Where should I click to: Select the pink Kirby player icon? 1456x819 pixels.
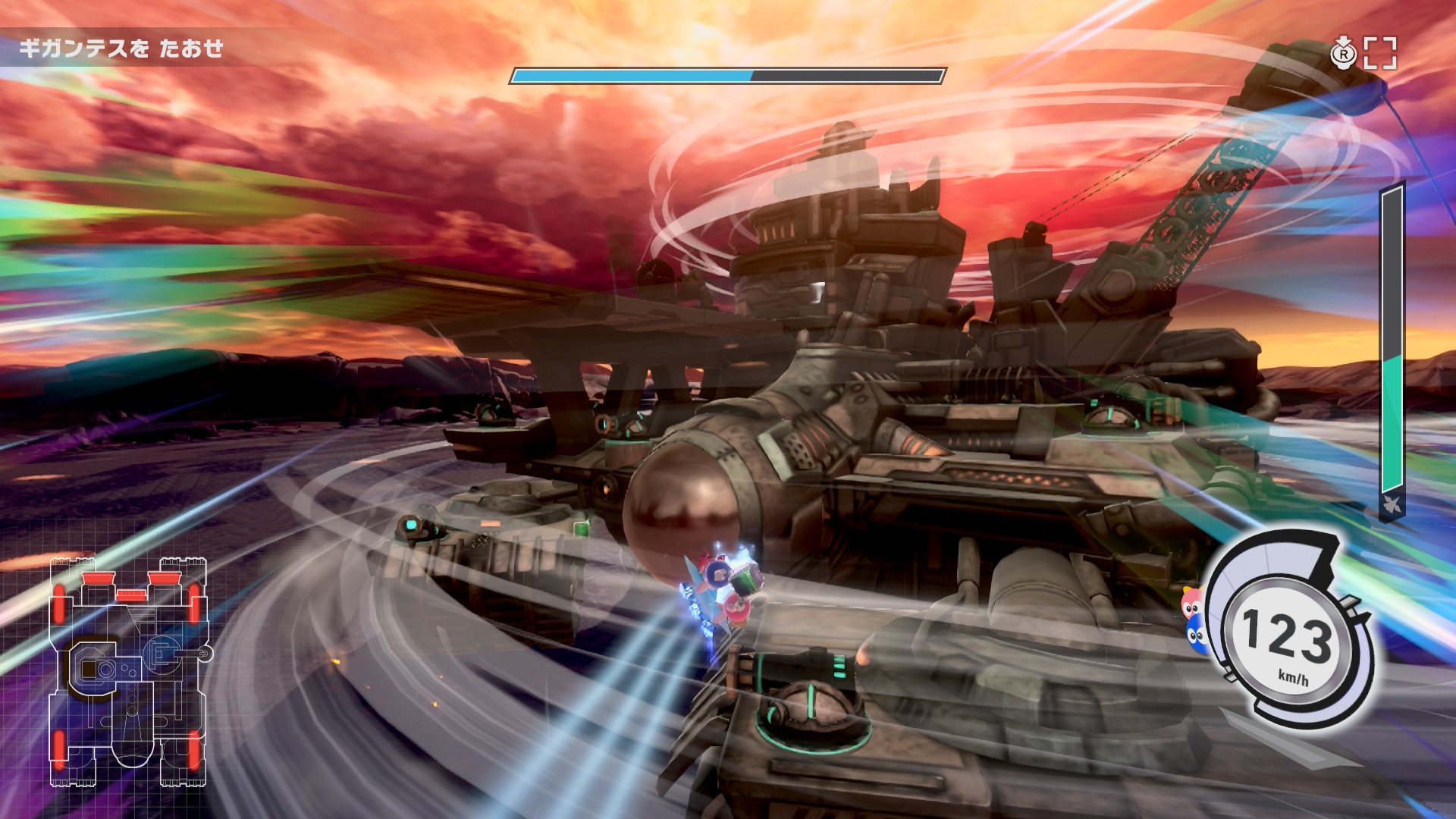pos(1192,603)
